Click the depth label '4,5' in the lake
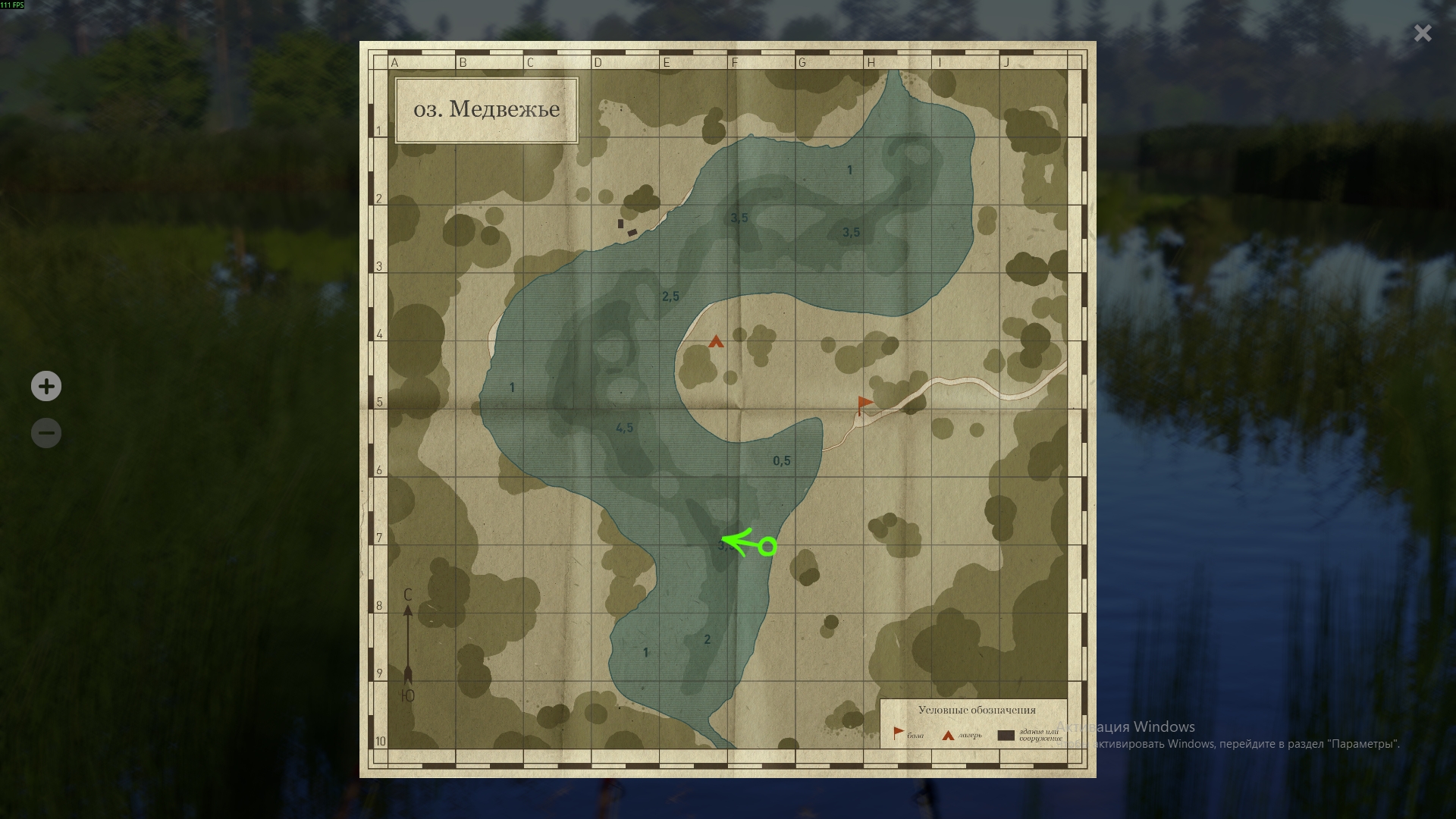Screen dimensions: 1456x819 coord(624,426)
